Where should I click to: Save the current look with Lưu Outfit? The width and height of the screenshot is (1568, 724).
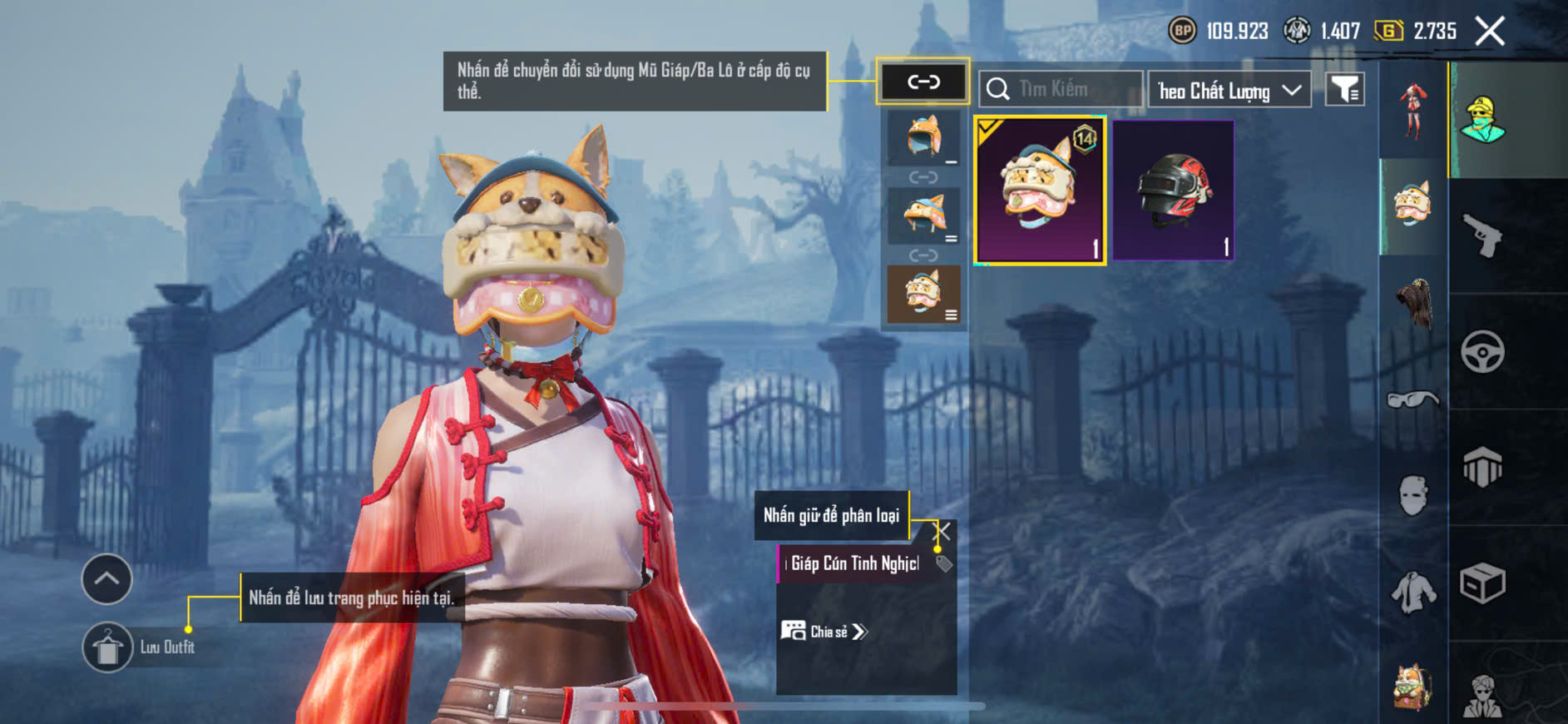[108, 647]
